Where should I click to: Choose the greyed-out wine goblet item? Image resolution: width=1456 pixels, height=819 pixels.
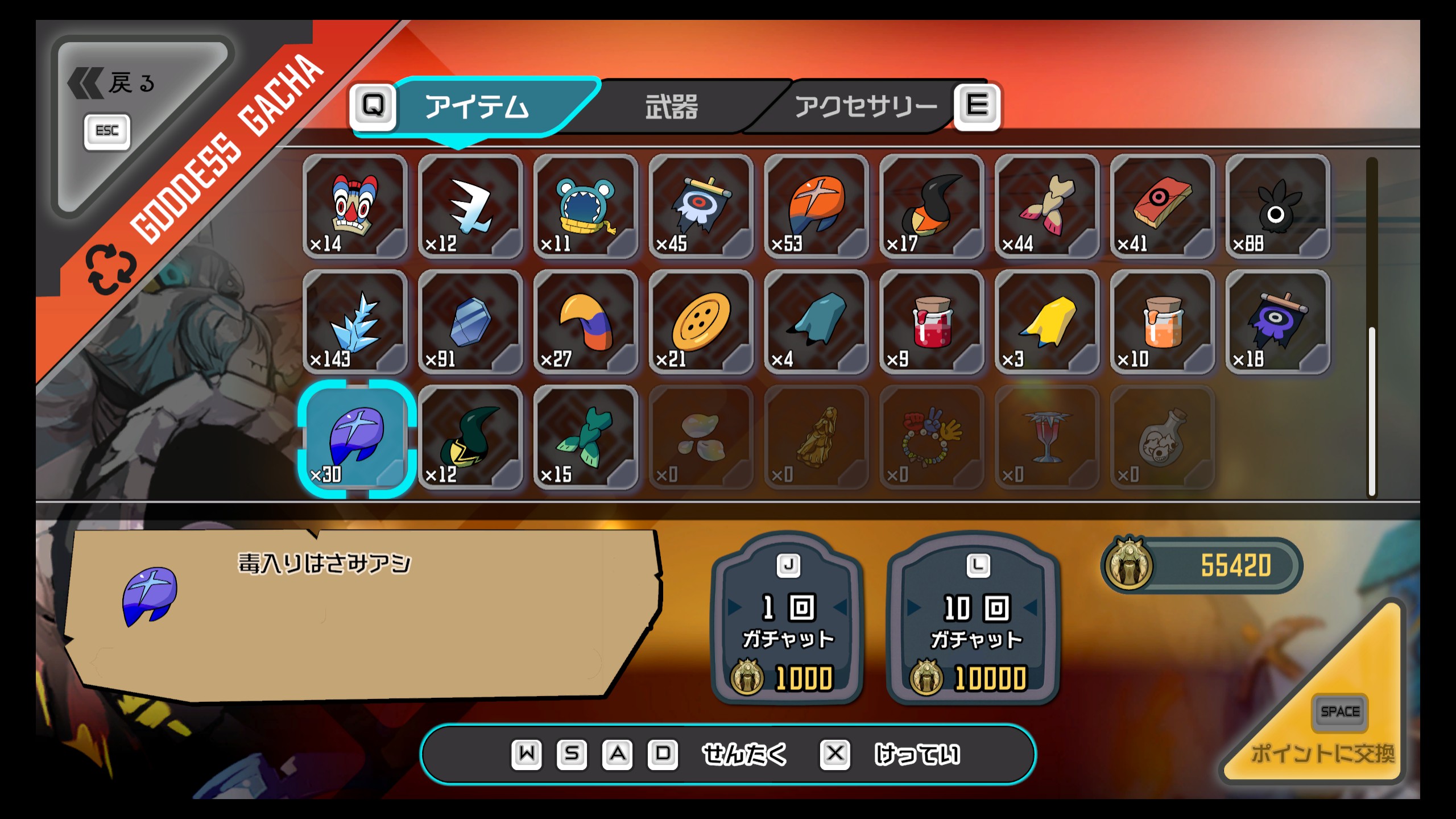(1047, 438)
